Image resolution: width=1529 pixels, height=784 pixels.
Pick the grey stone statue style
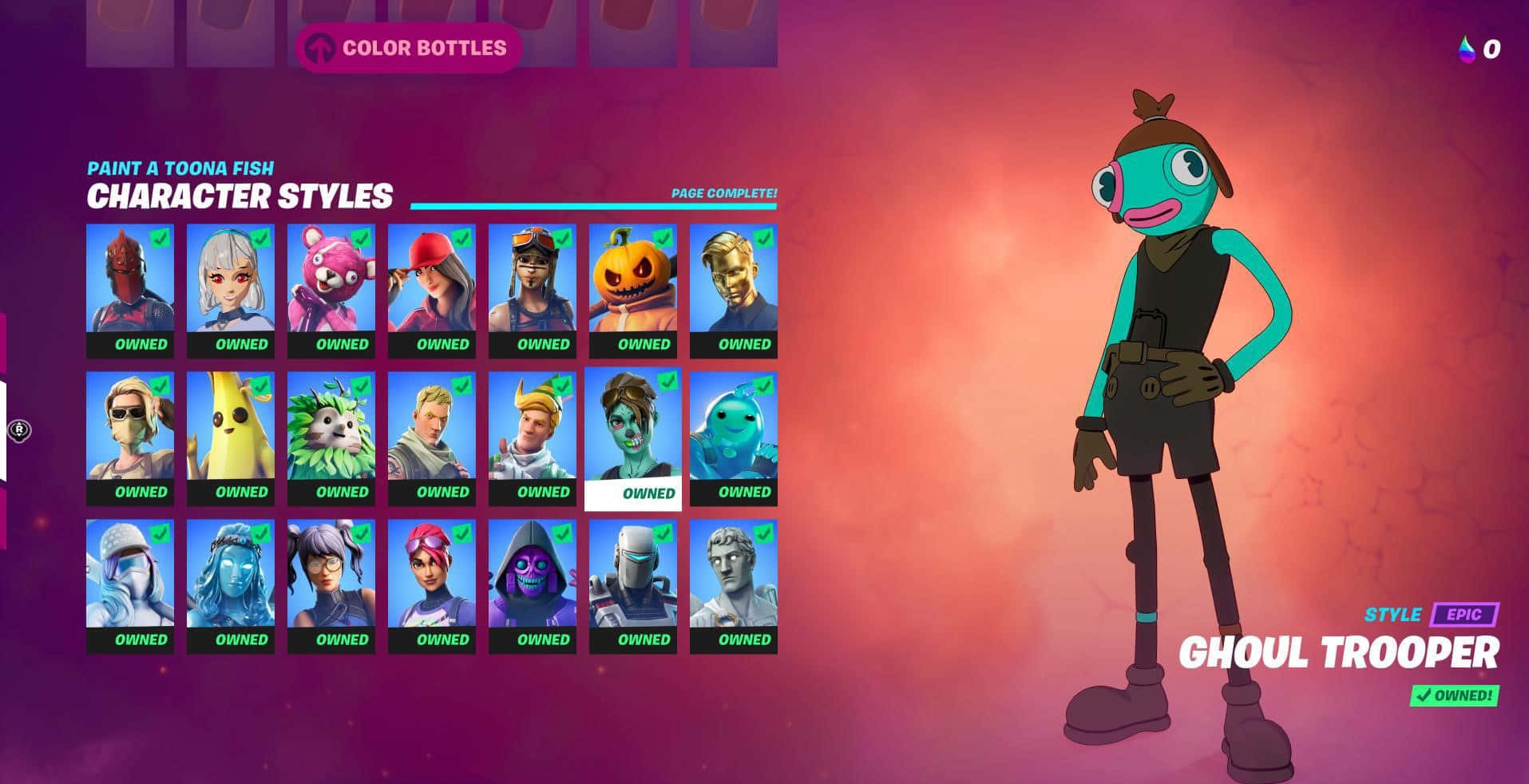(734, 586)
